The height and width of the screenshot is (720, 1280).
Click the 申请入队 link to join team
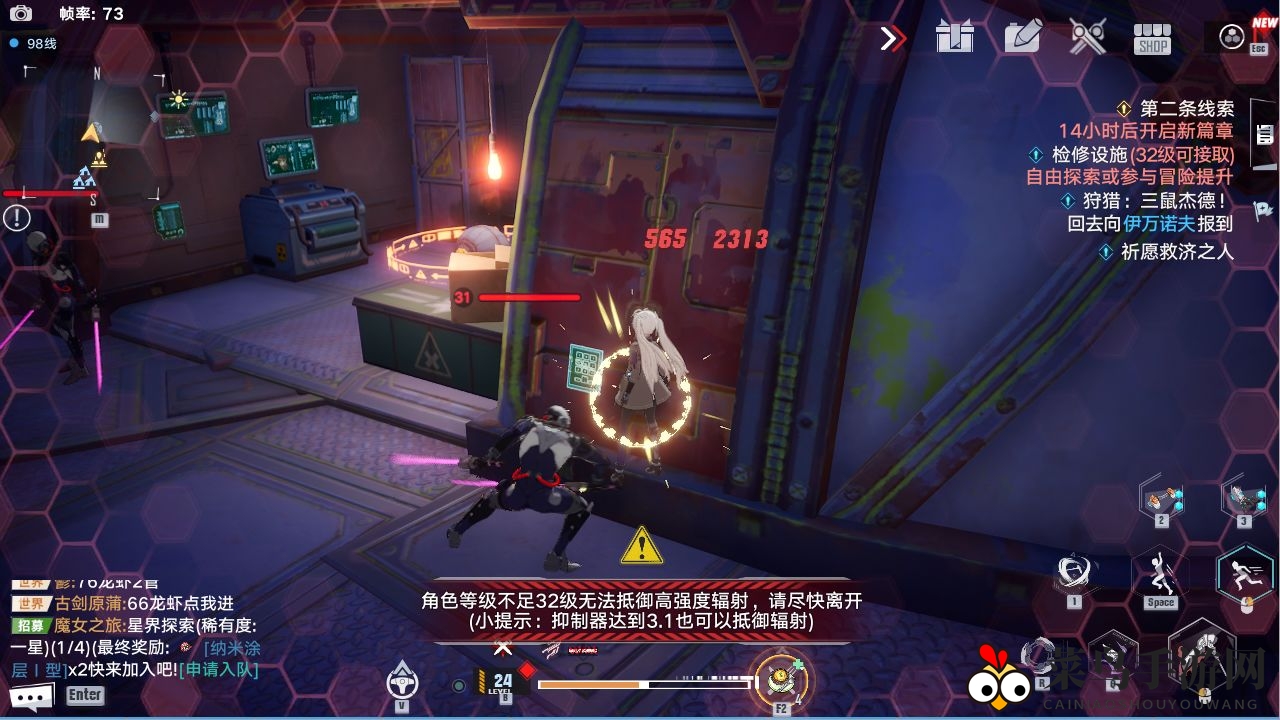coord(218,671)
